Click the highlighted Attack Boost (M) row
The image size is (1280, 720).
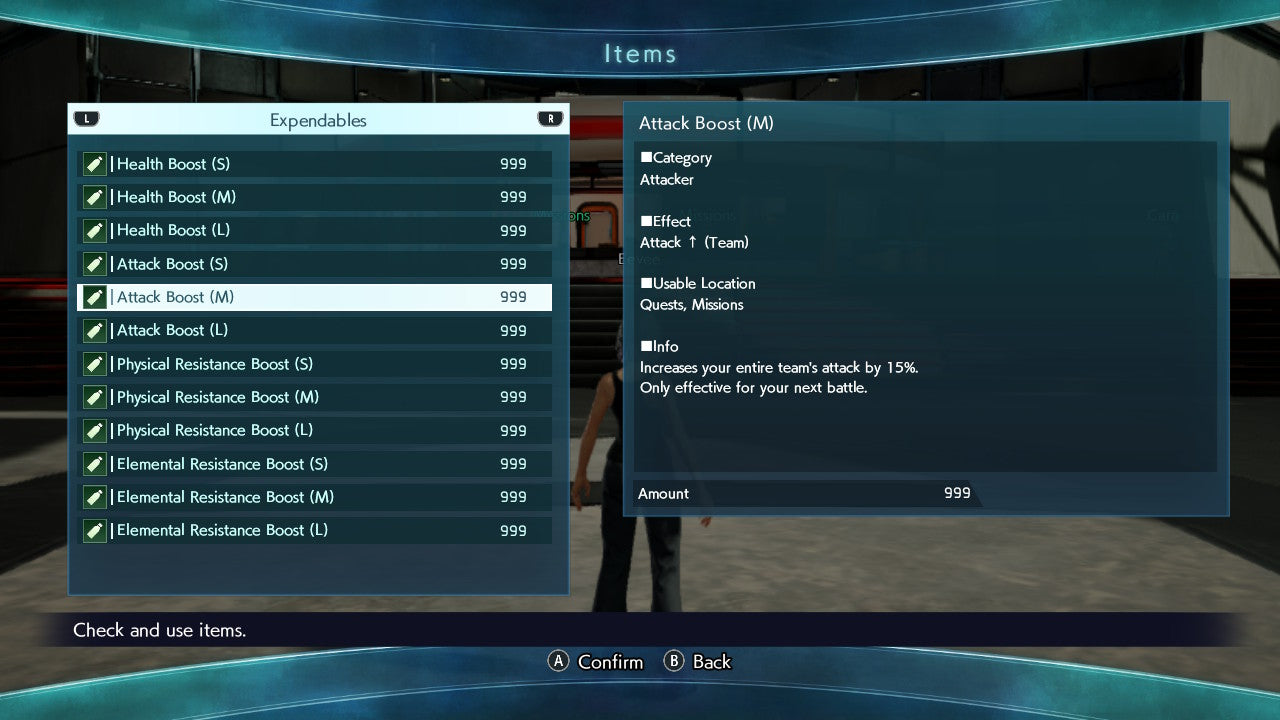click(315, 297)
